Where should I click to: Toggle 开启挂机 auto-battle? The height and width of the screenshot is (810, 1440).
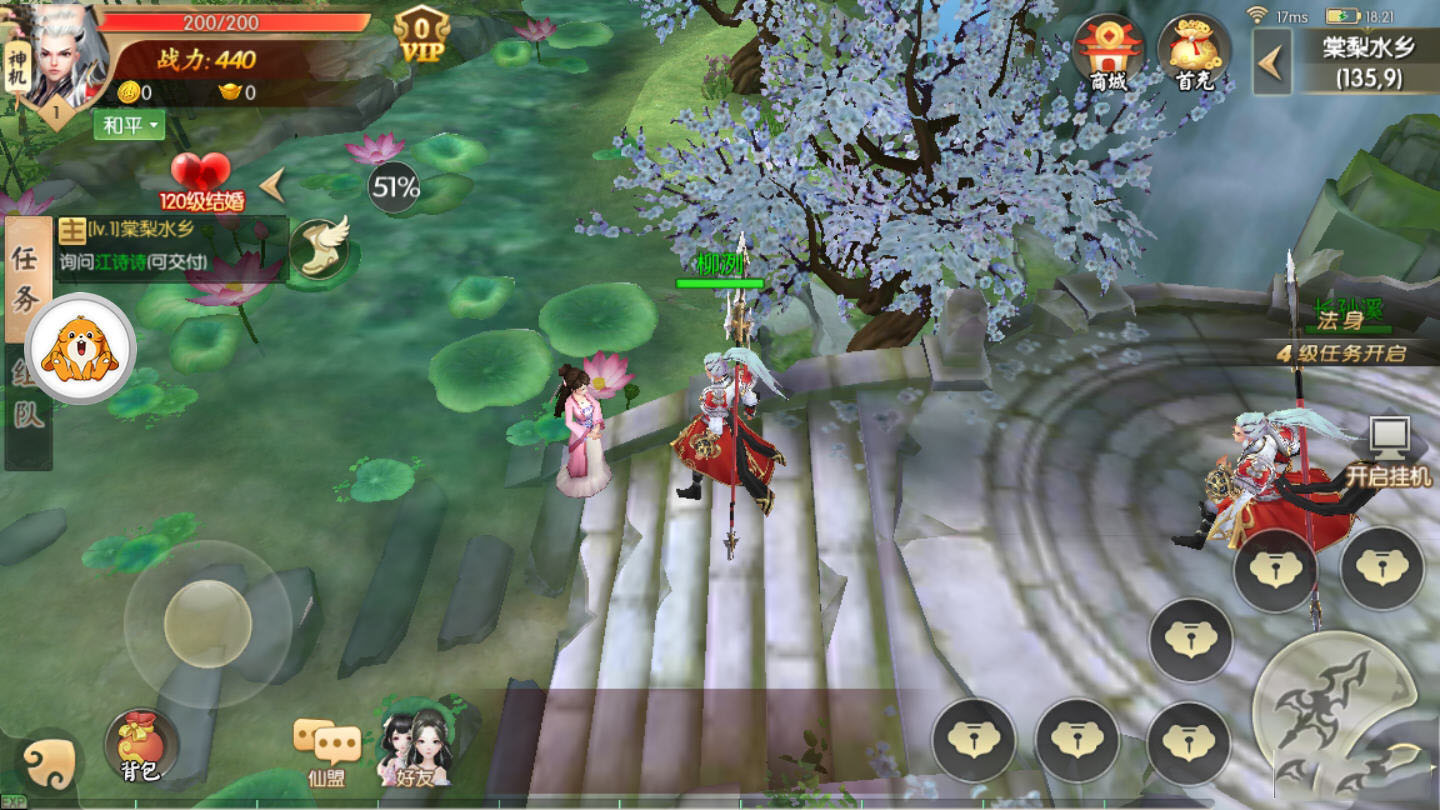[1388, 452]
